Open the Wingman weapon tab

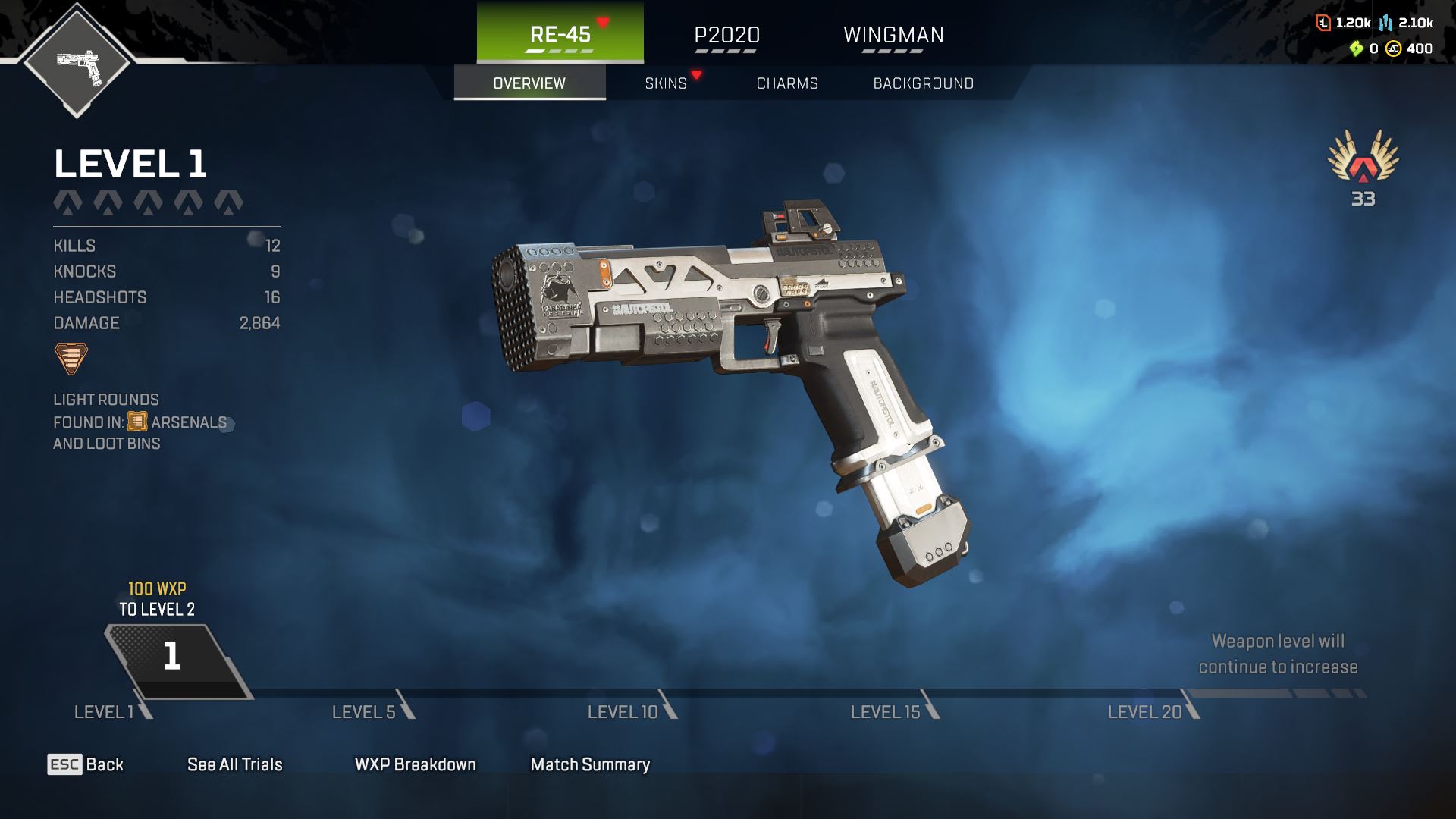pos(893,36)
